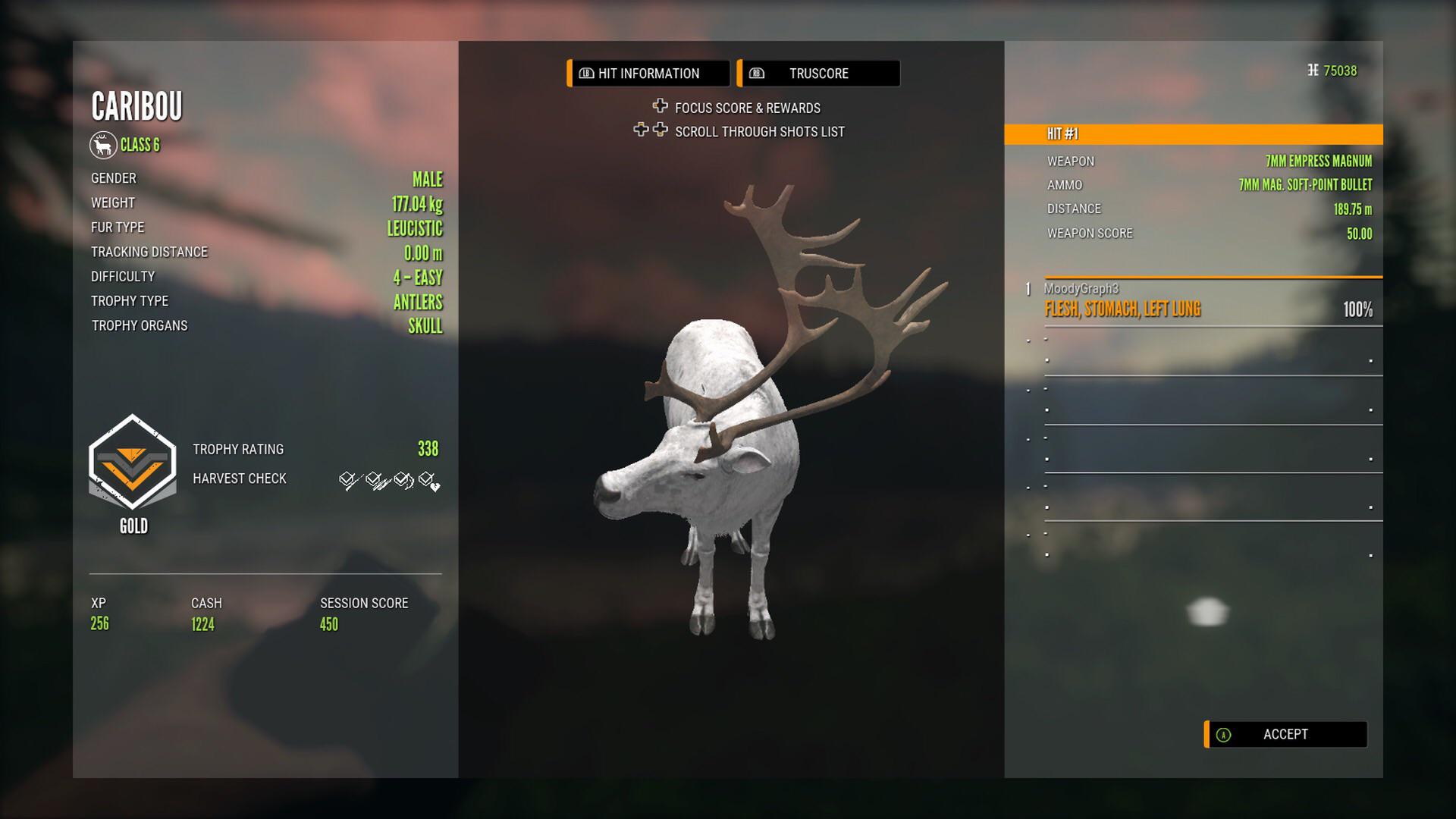Open the Hit Information tab

click(x=648, y=74)
